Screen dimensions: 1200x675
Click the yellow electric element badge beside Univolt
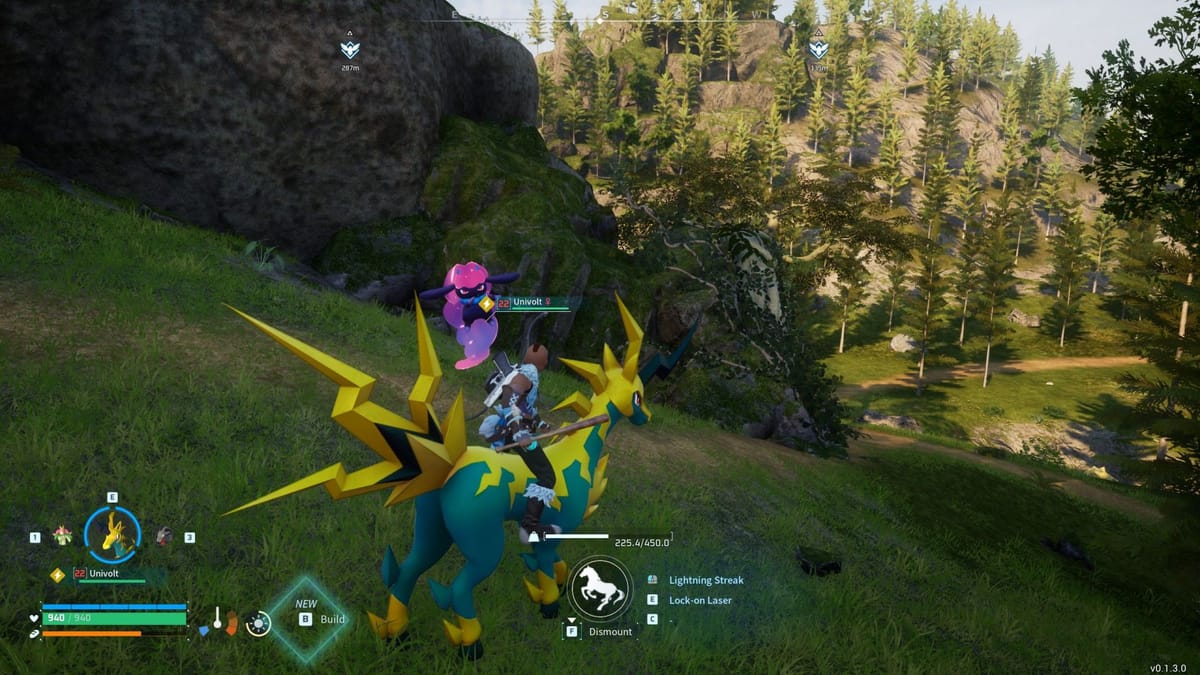[57, 574]
